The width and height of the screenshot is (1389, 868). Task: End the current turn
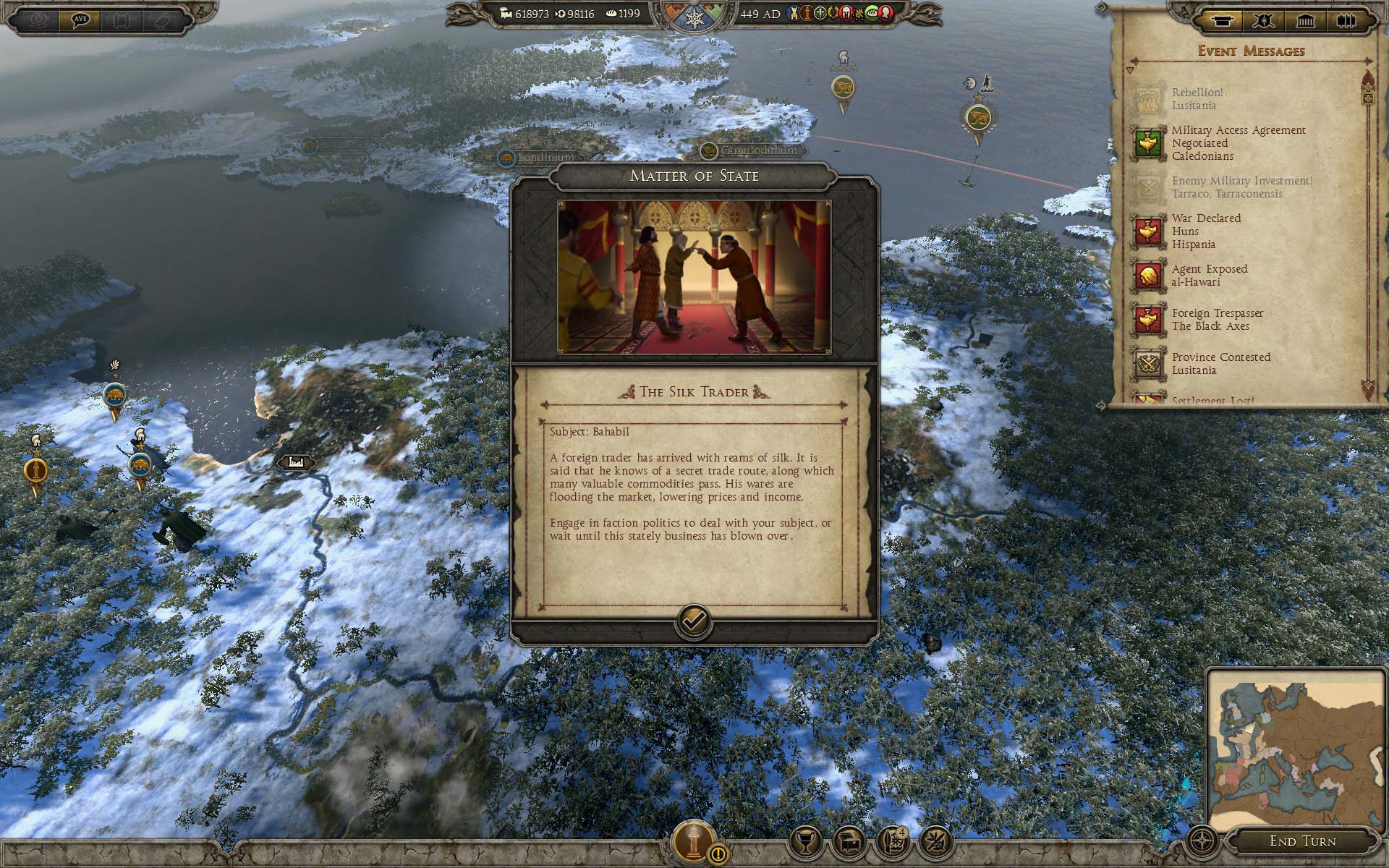1302,841
